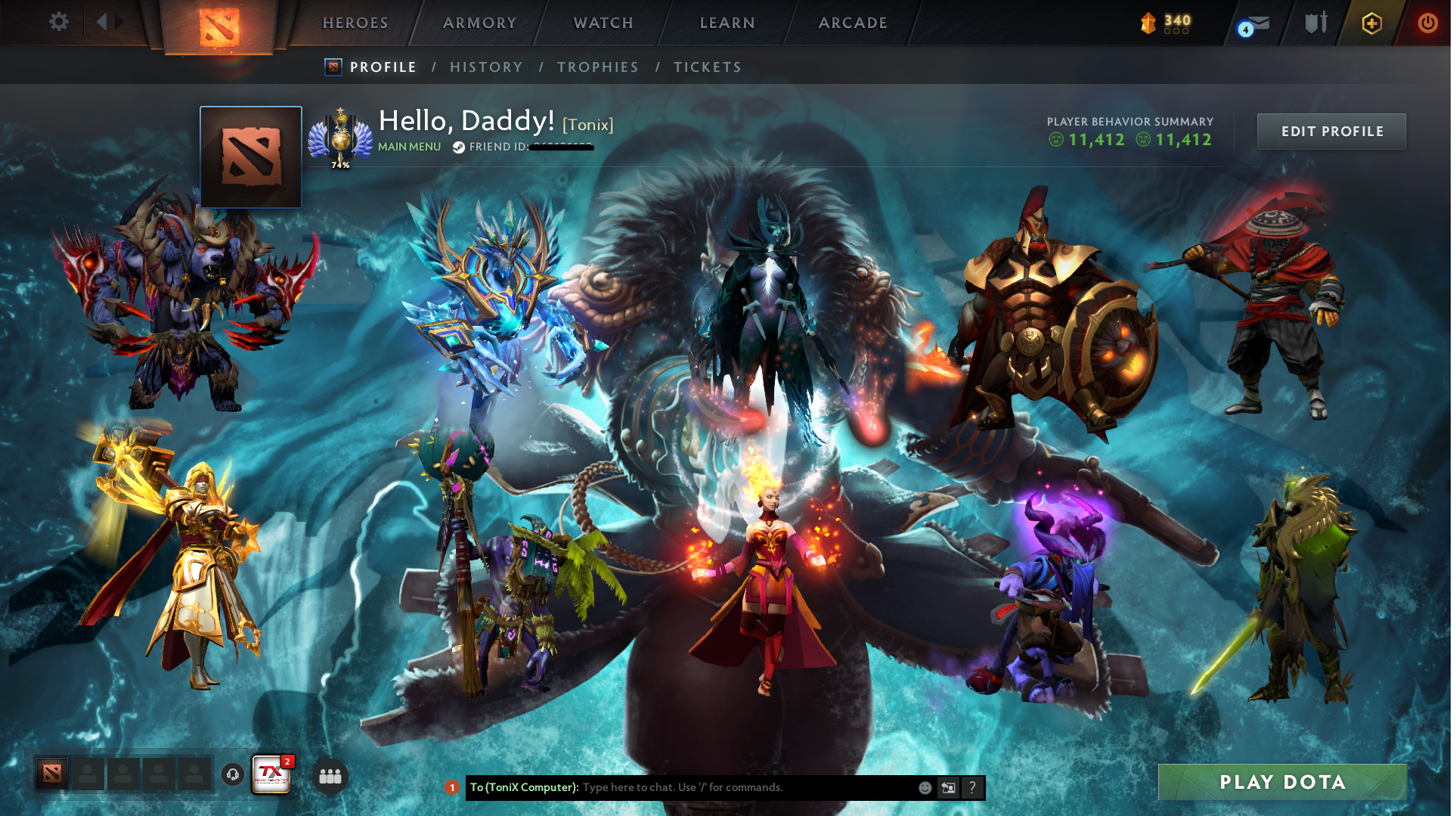The width and height of the screenshot is (1456, 816).
Task: Click the power off button
Action: point(1427,23)
